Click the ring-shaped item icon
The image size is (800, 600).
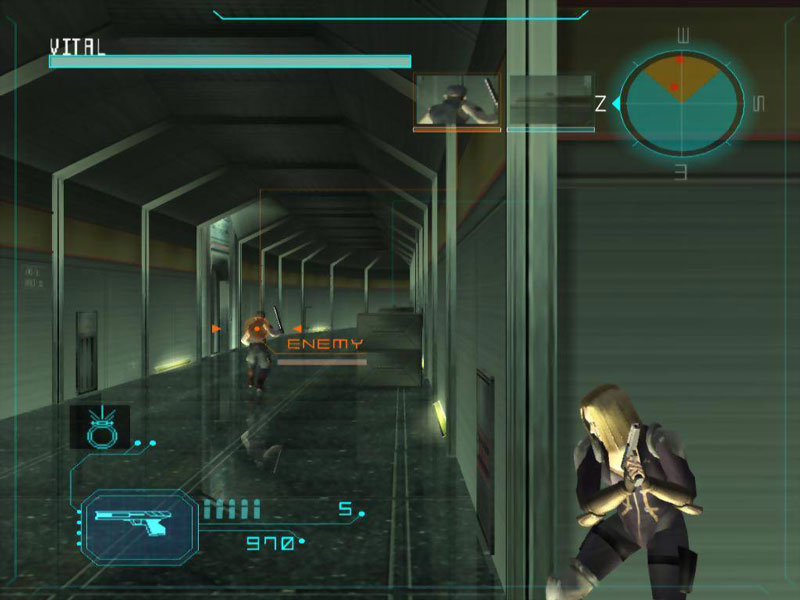pos(100,426)
